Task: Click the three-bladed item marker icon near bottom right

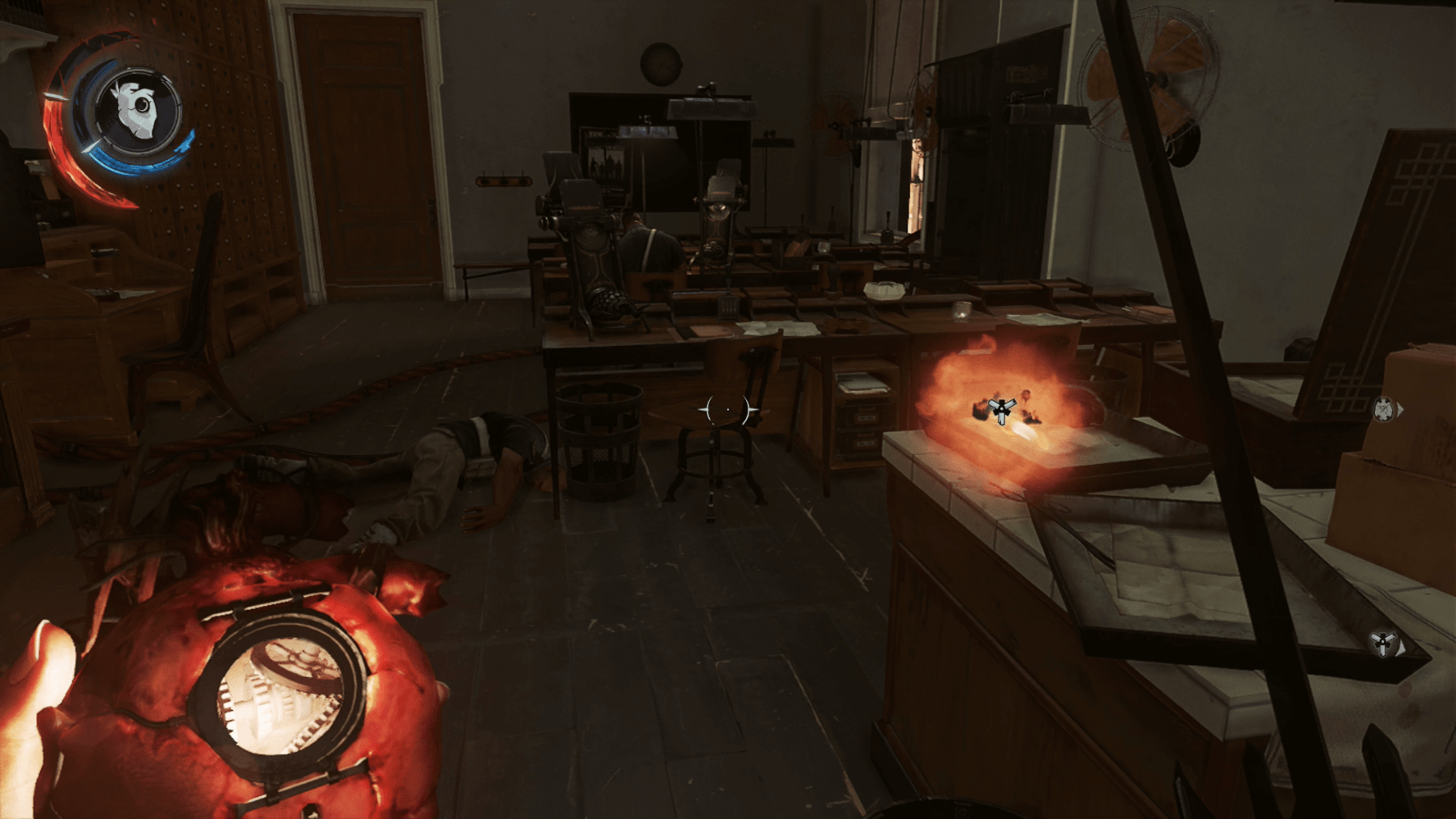Action: [1383, 642]
